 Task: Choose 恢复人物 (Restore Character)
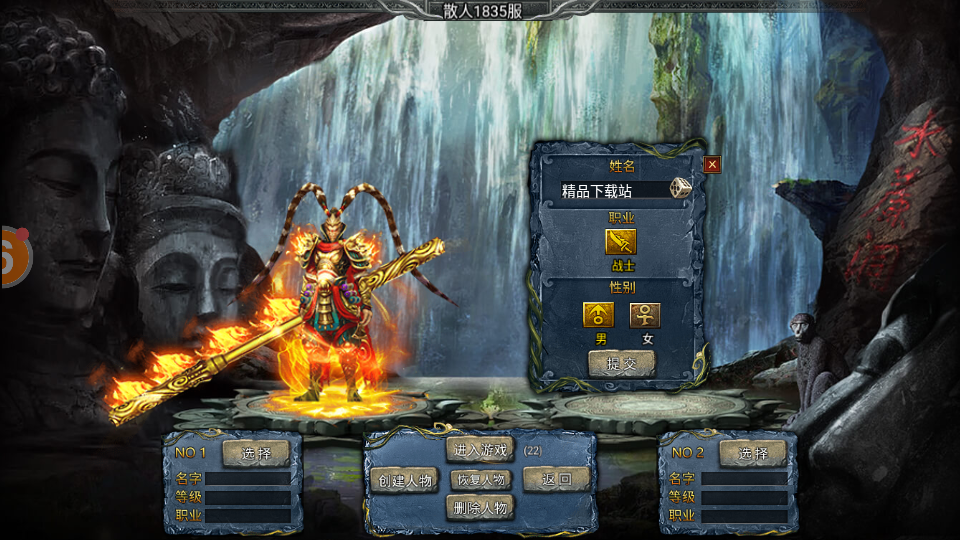(x=482, y=479)
